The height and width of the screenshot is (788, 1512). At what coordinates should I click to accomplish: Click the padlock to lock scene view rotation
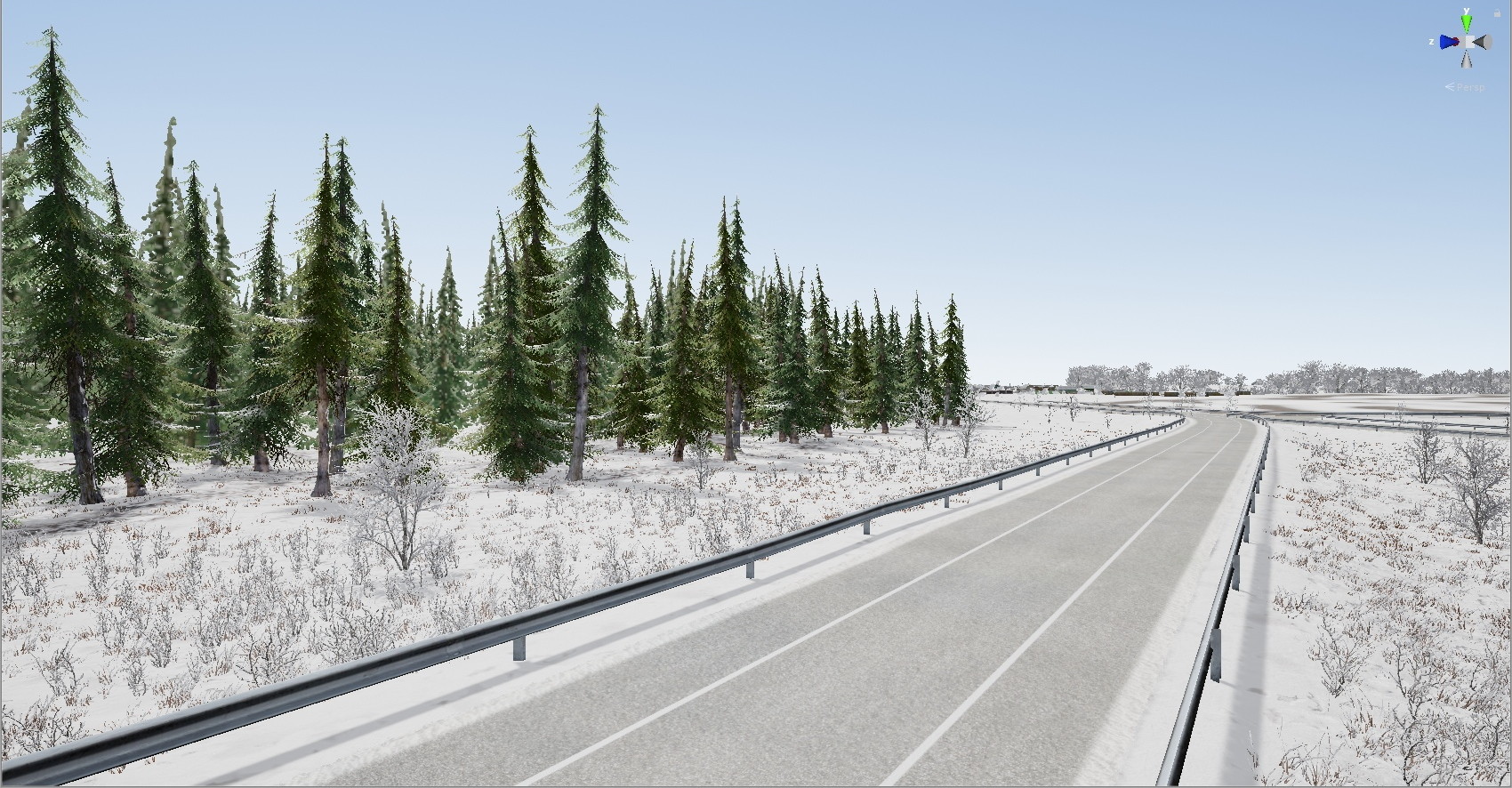1497,12
